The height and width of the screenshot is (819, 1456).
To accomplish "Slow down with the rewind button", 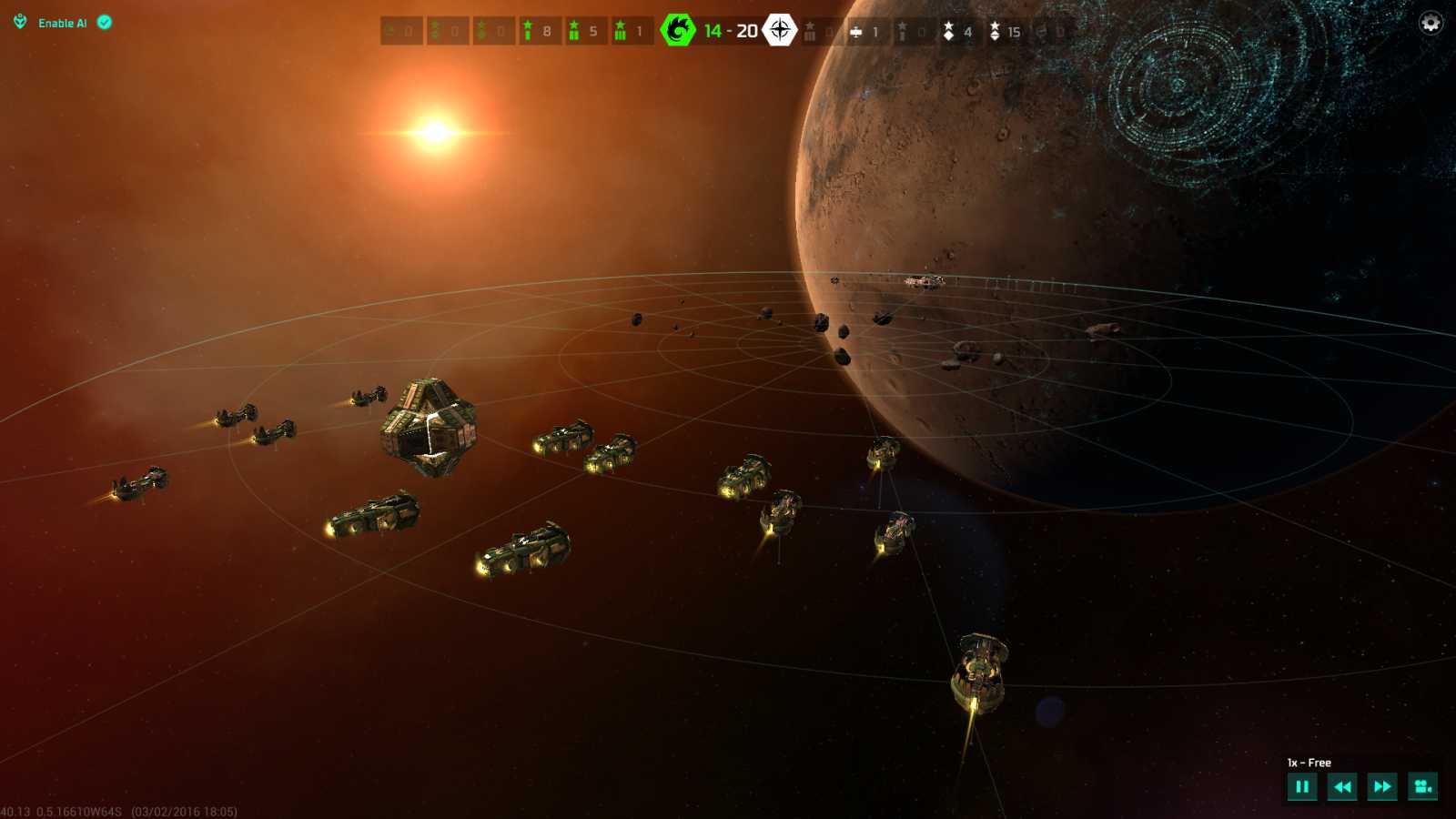I will [1342, 787].
